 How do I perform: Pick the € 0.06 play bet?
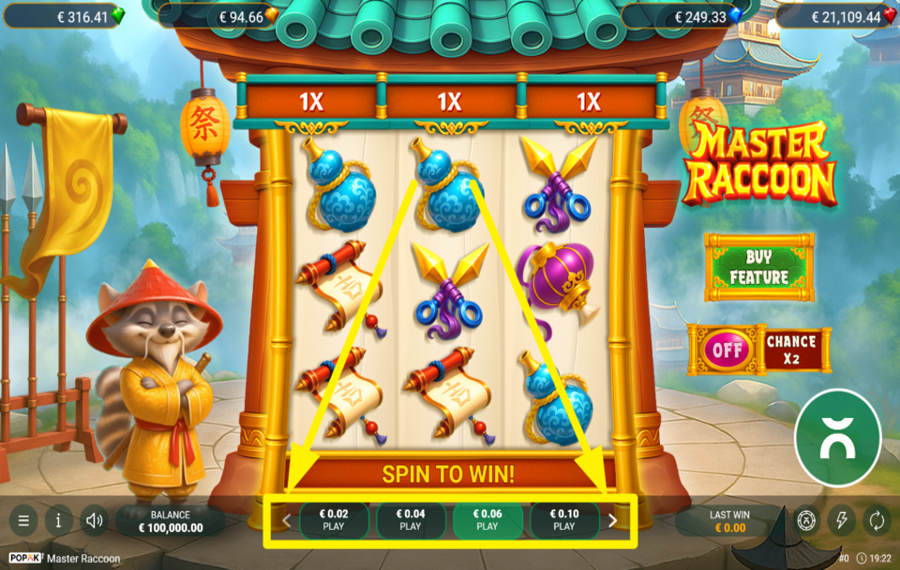click(x=487, y=520)
